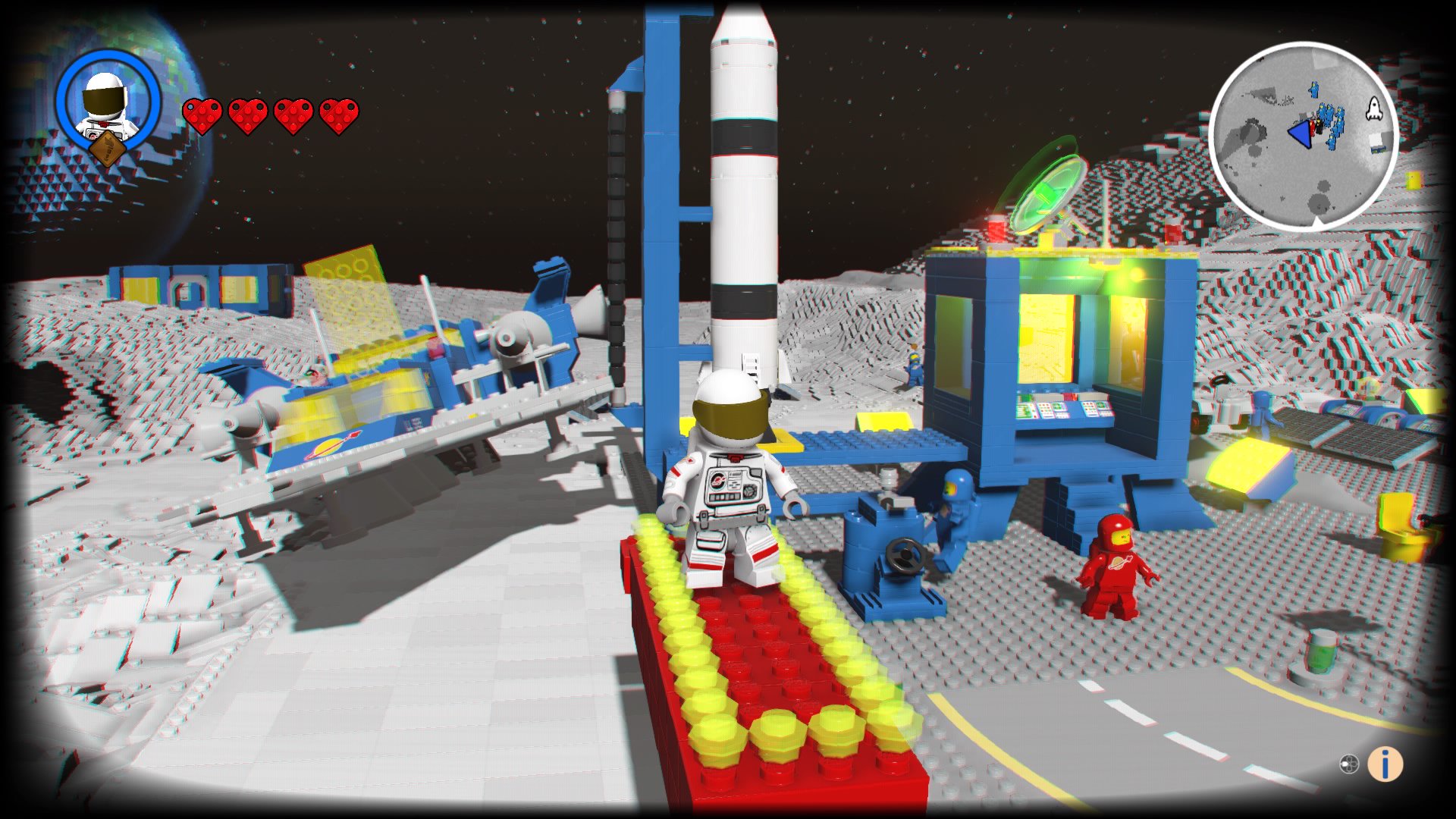
Task: Select the blue player arrow on the minimap
Action: (1301, 134)
